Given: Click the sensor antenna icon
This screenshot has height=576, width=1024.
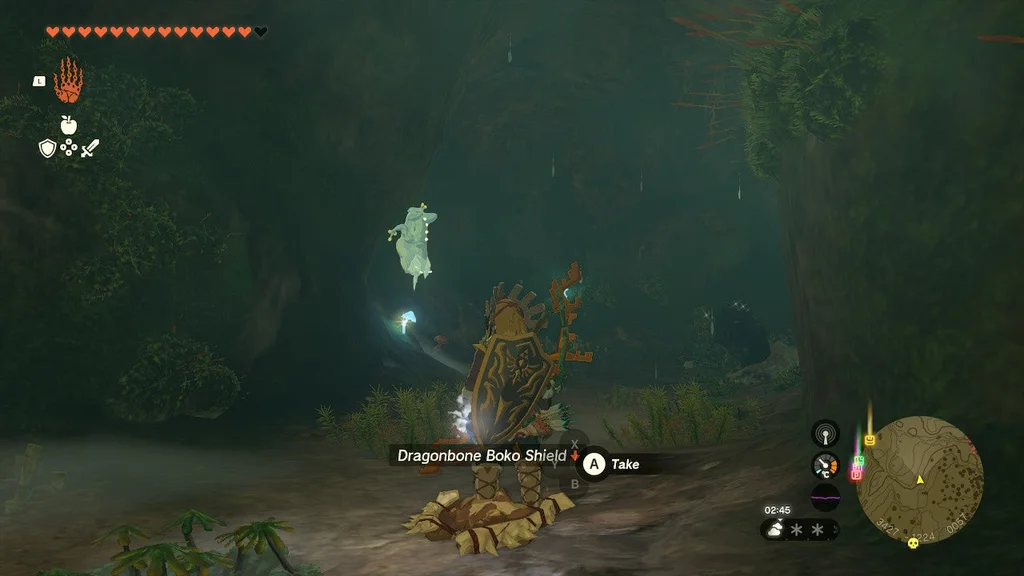Looking at the screenshot, I should click(x=825, y=434).
